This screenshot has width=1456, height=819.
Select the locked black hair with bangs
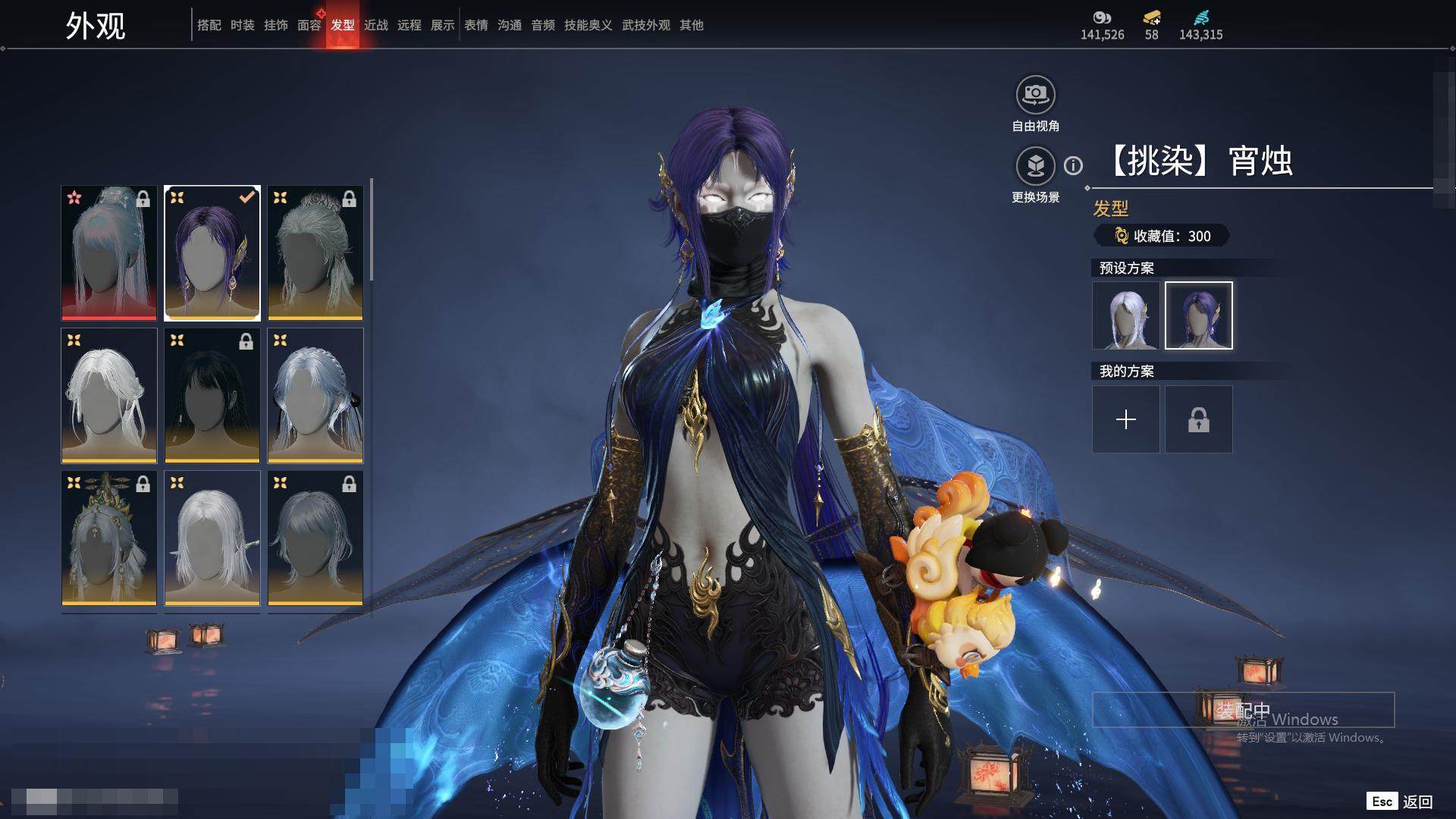(212, 395)
